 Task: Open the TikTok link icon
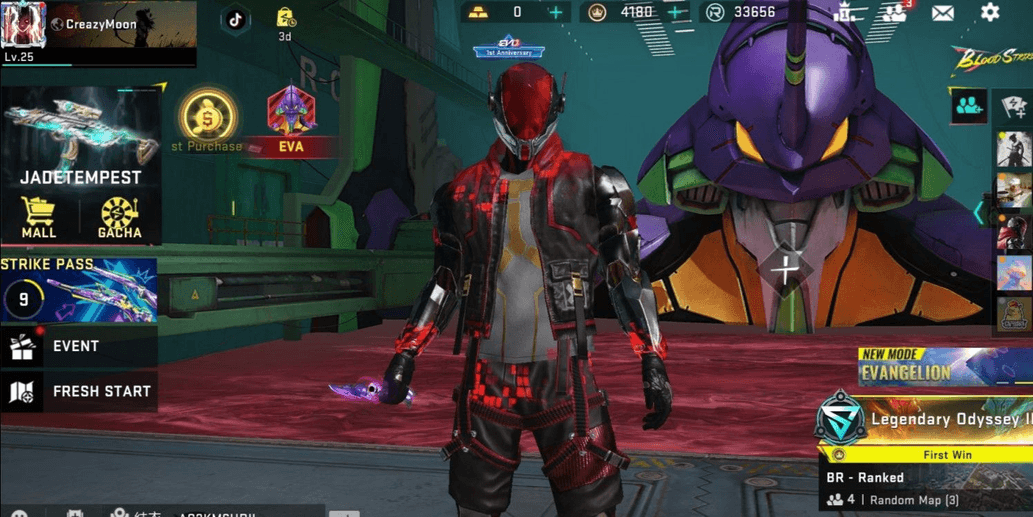pyautogui.click(x=236, y=19)
